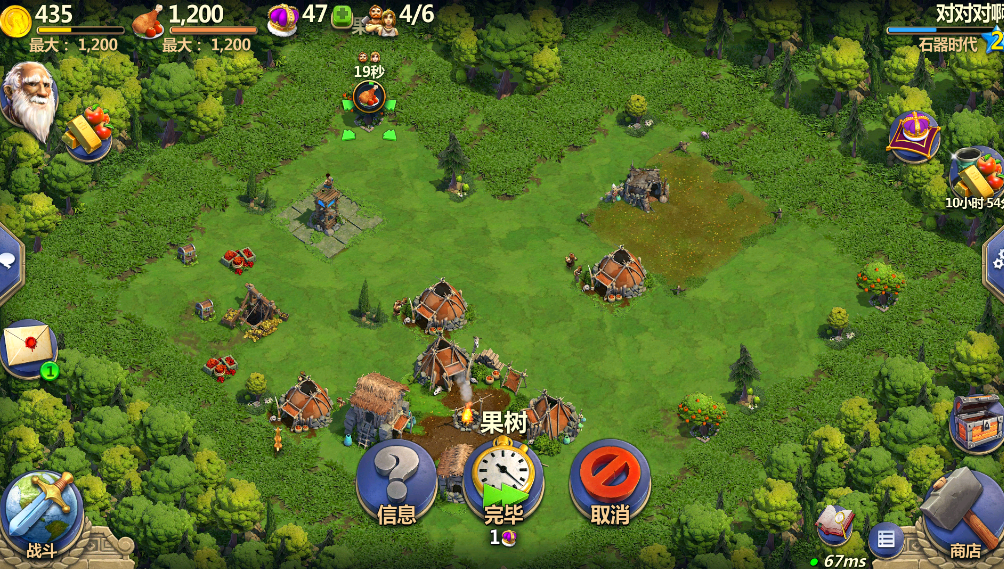Cancel the action with 取消
Screen dimensions: 1004x569
pyautogui.click(x=609, y=482)
